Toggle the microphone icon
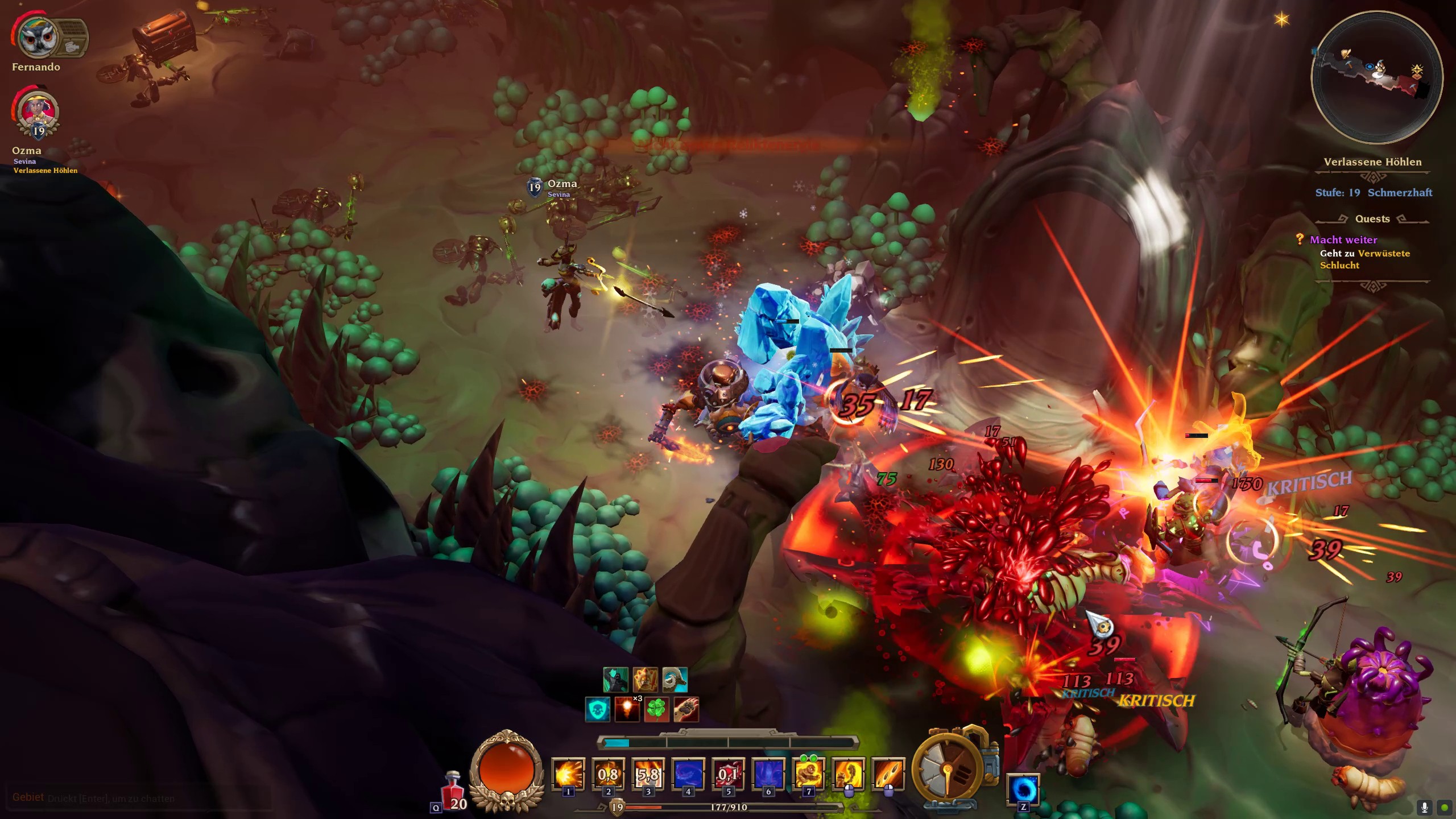1456x819 pixels. coord(1425,808)
